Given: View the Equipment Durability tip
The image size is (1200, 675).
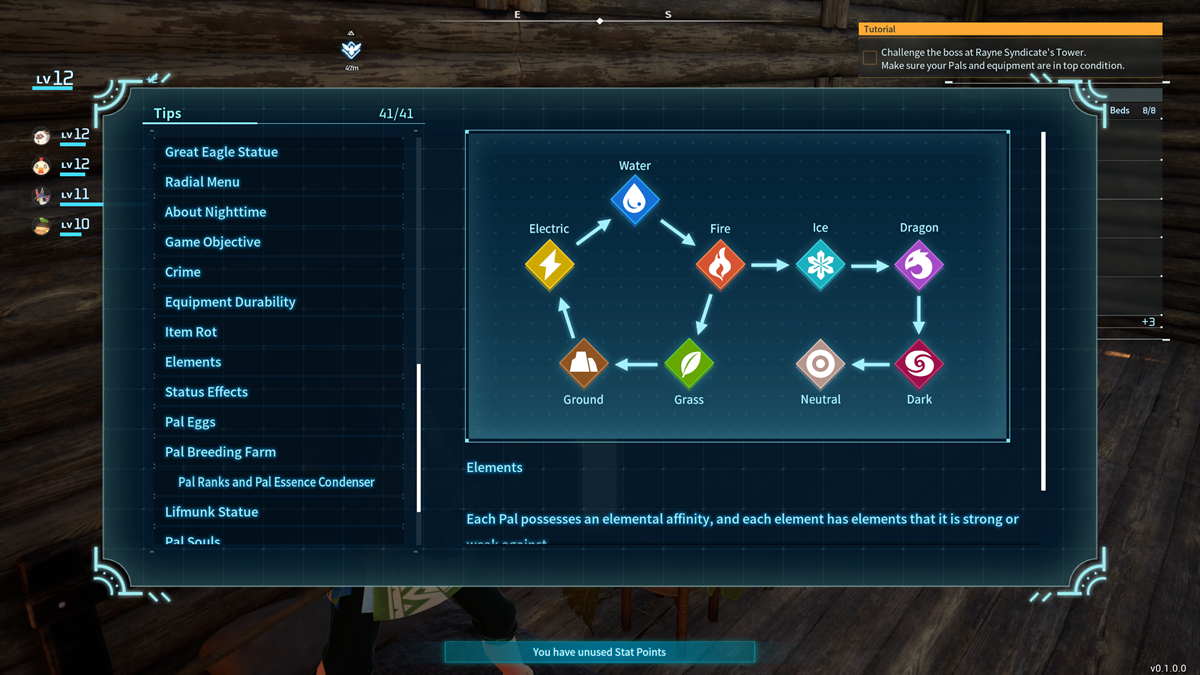Looking at the screenshot, I should 230,302.
